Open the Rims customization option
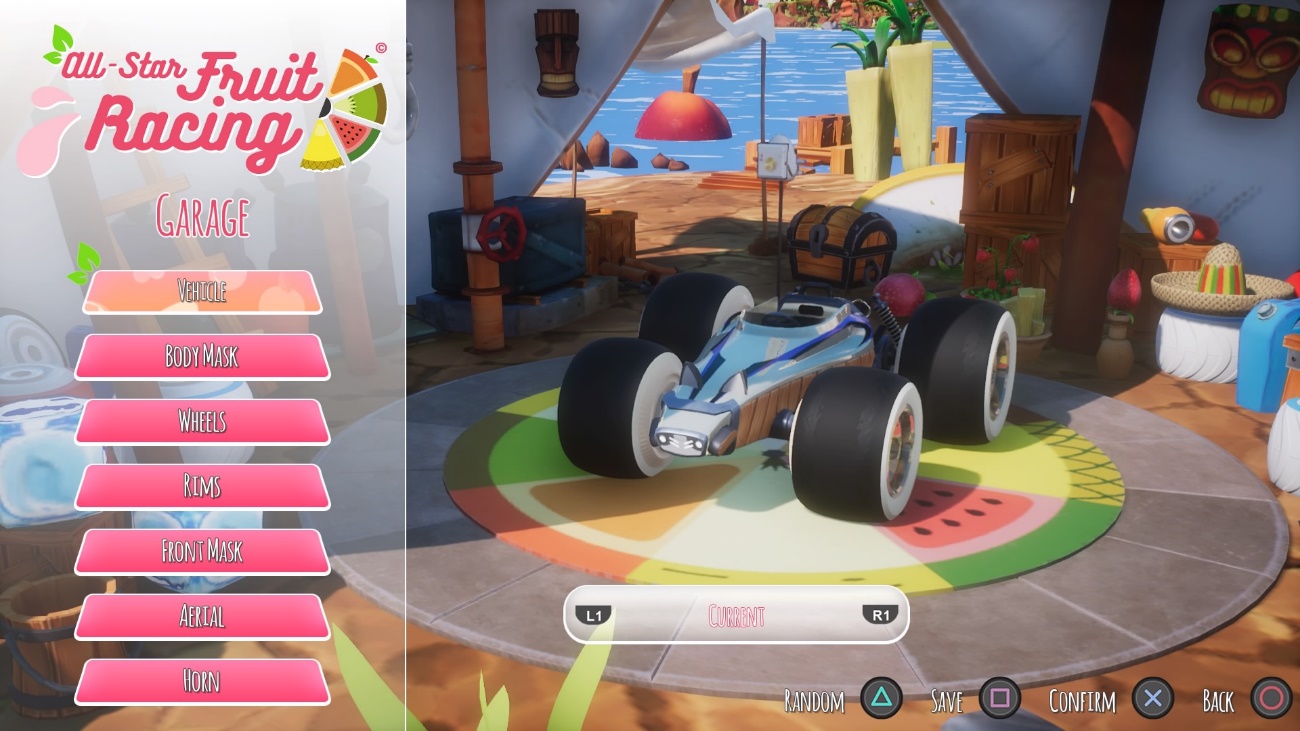1300x731 pixels. (x=202, y=487)
